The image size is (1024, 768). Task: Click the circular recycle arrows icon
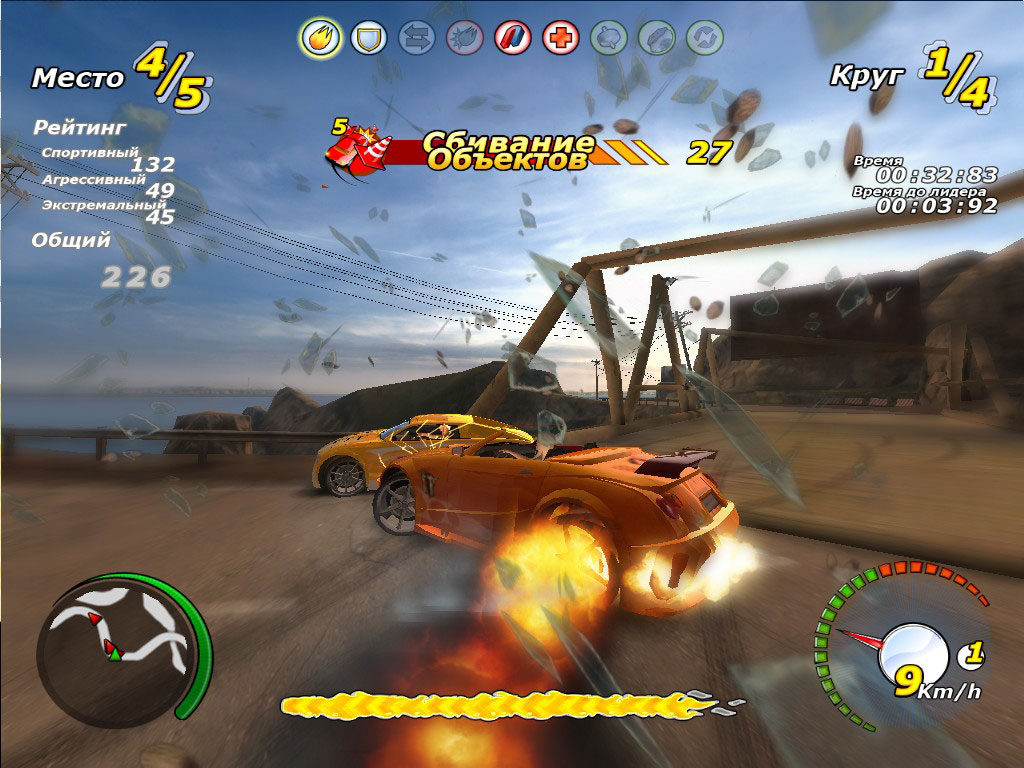[704, 39]
